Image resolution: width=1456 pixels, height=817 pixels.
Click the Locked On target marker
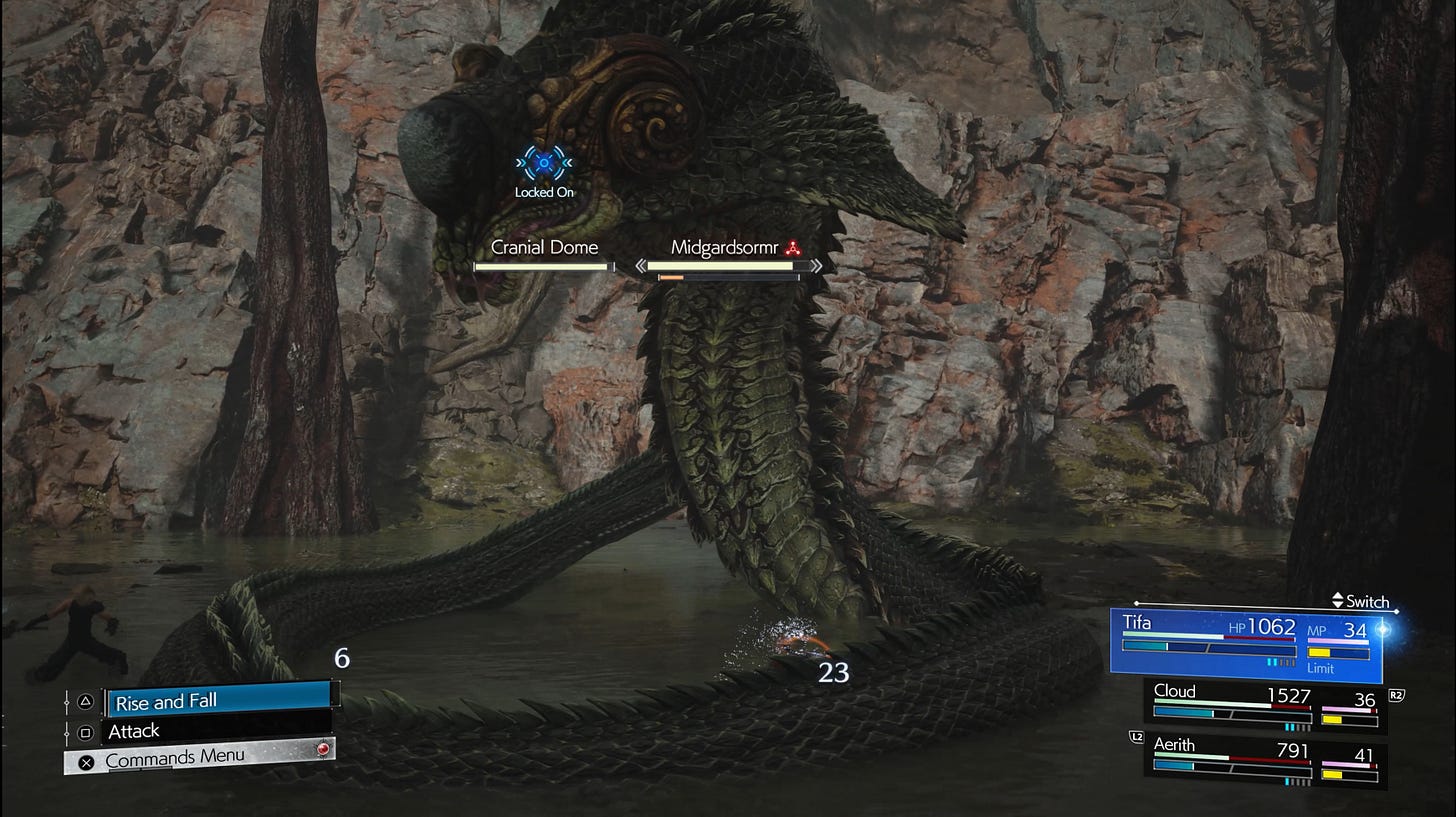(544, 162)
